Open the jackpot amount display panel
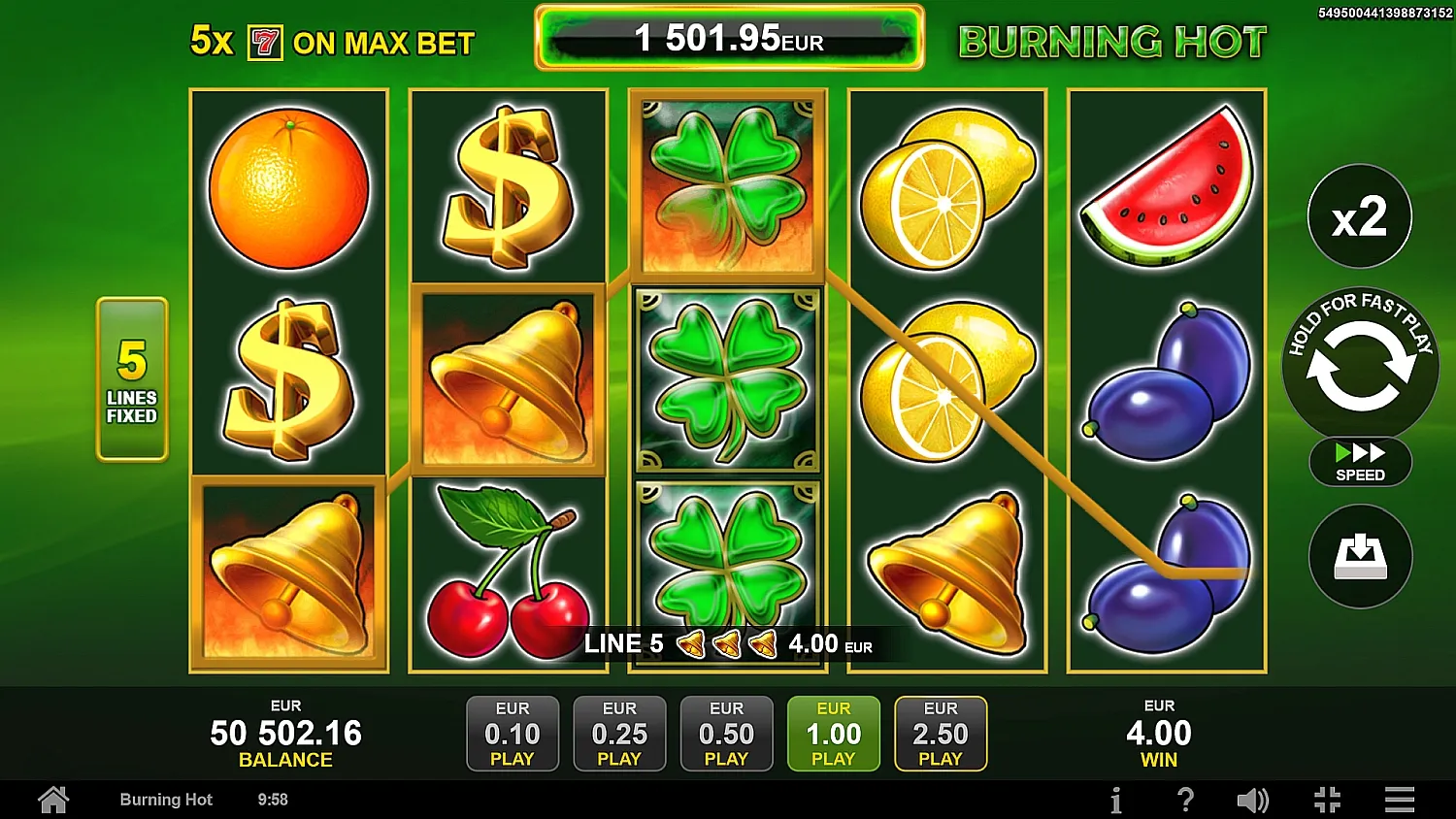This screenshot has height=819, width=1456. tap(729, 39)
